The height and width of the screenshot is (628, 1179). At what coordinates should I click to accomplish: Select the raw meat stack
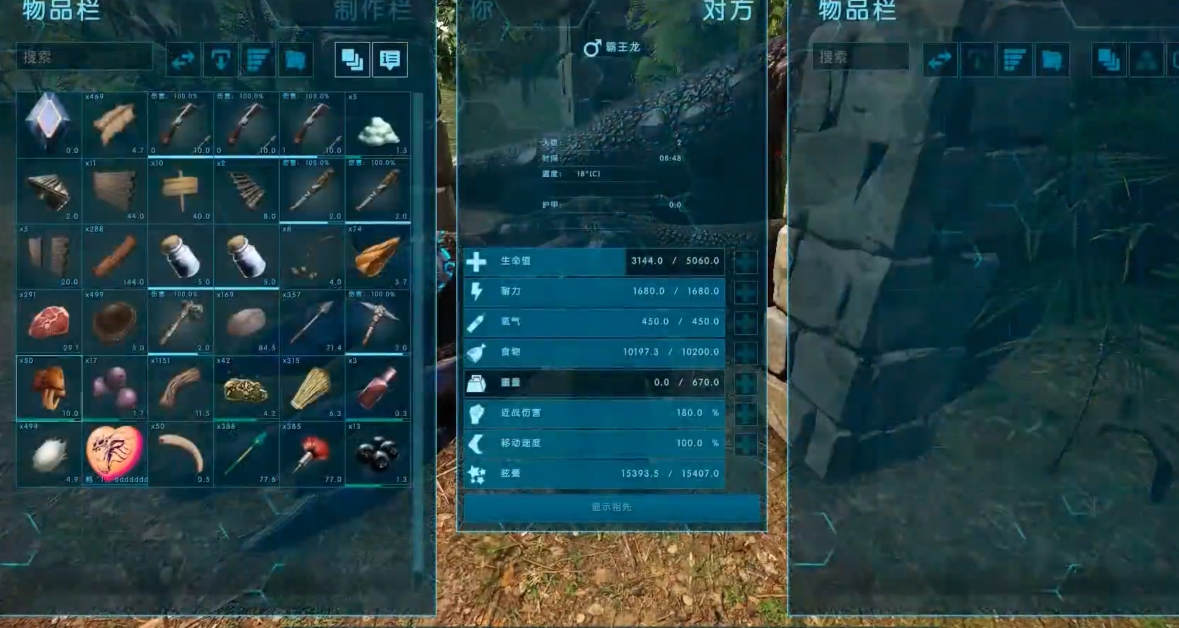(x=48, y=322)
